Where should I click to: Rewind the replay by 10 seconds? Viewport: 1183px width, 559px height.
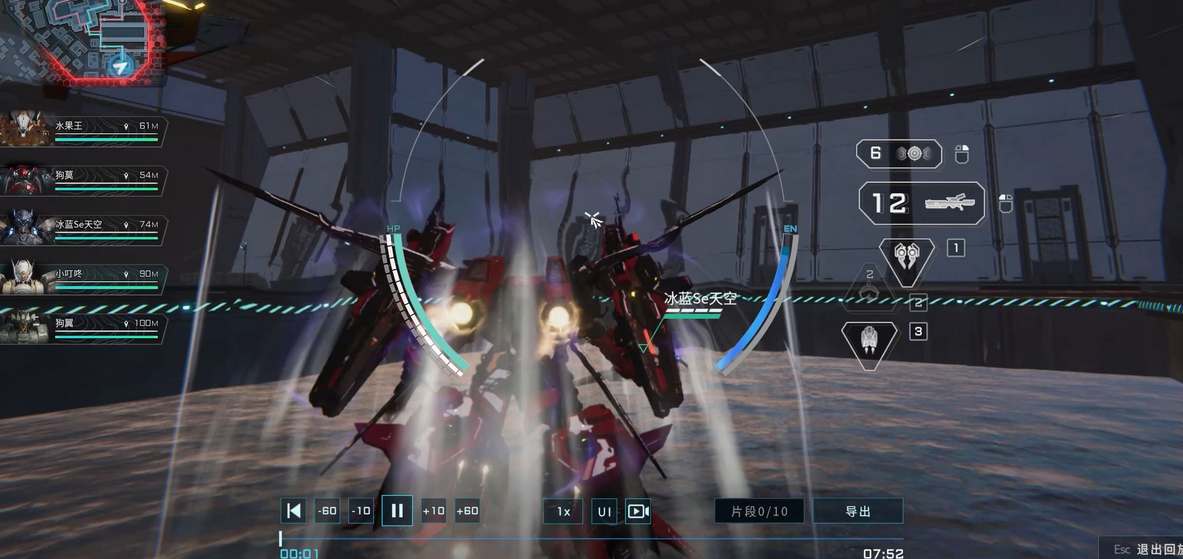(361, 511)
